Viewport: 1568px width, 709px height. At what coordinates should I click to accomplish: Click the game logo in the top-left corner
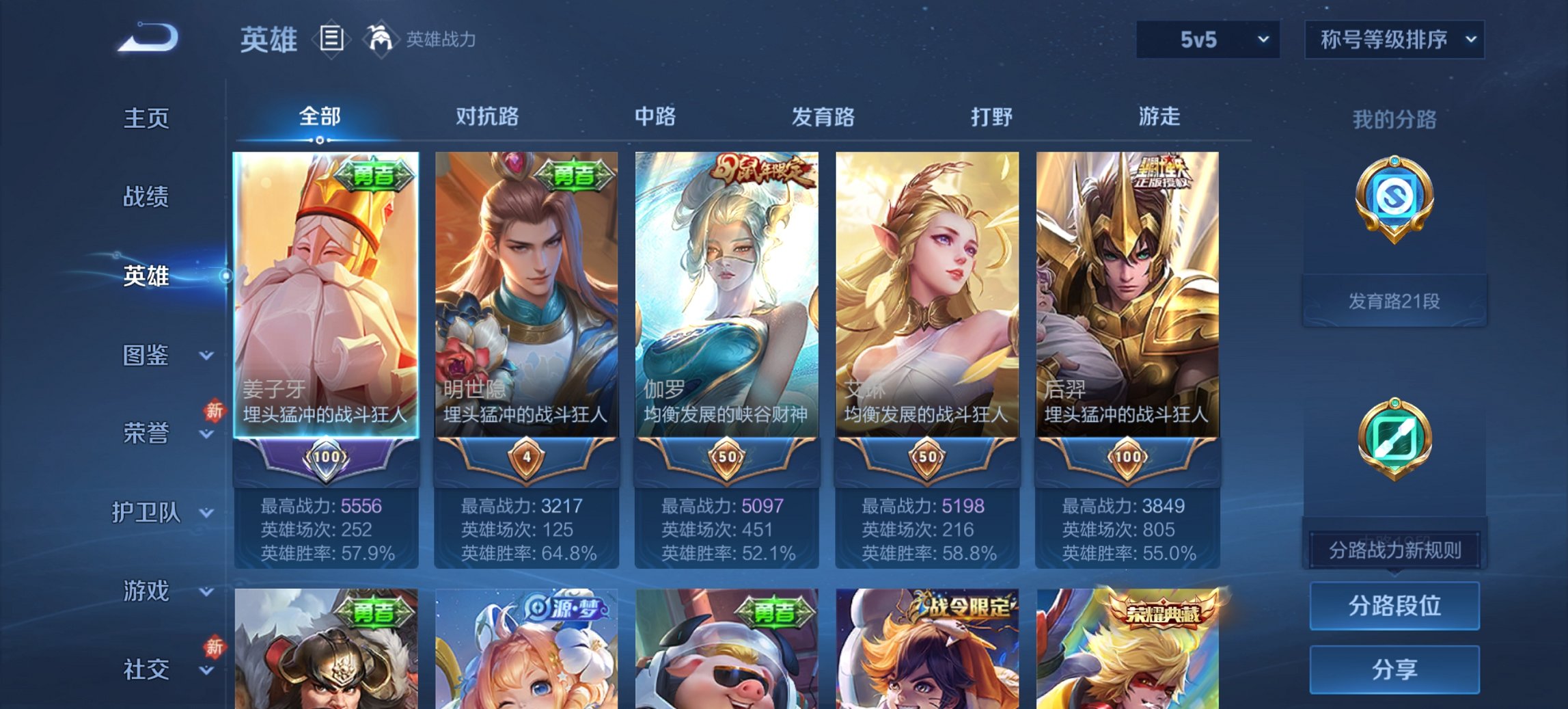(x=147, y=38)
